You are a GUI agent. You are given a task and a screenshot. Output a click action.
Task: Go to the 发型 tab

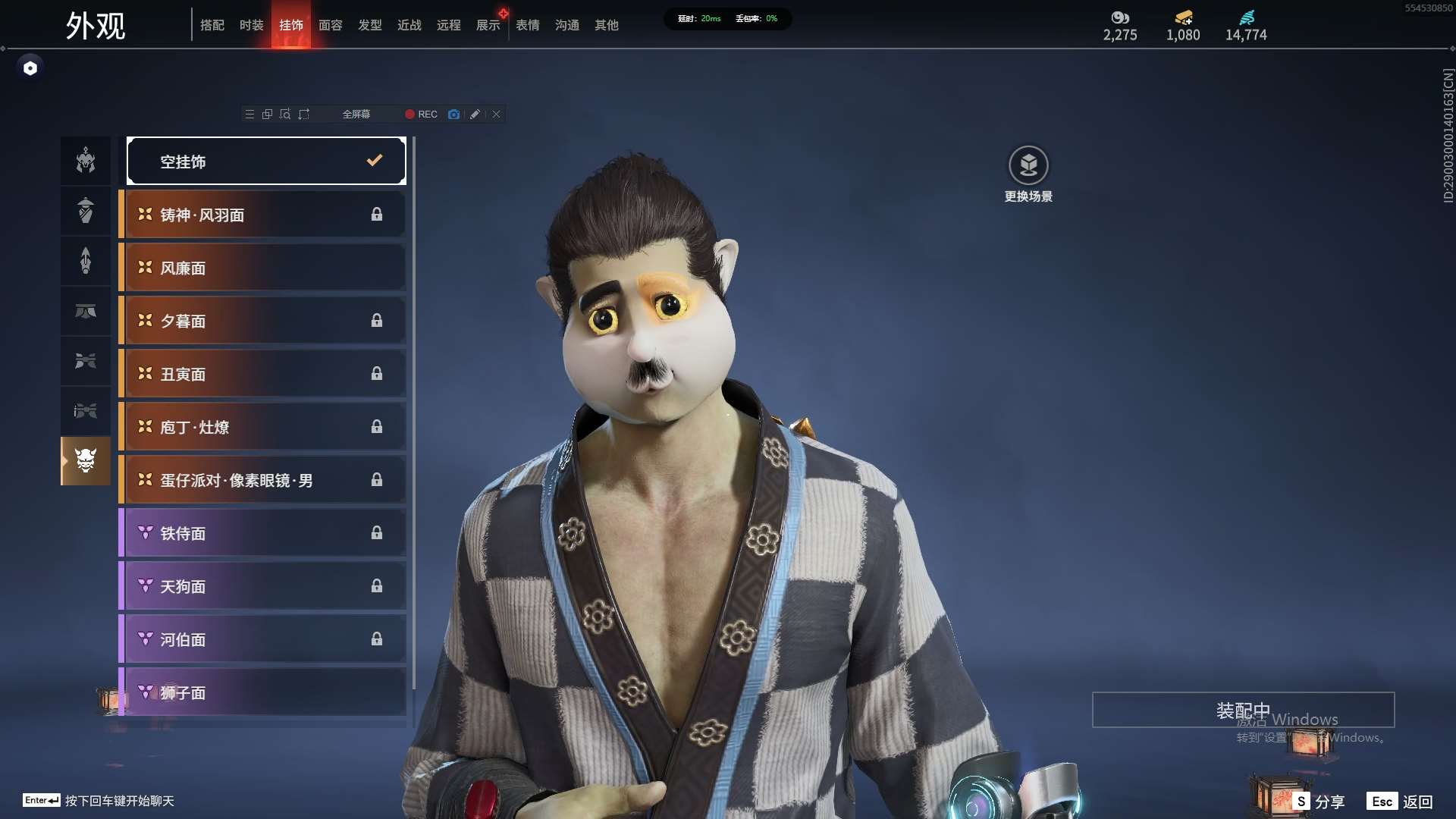(x=370, y=25)
